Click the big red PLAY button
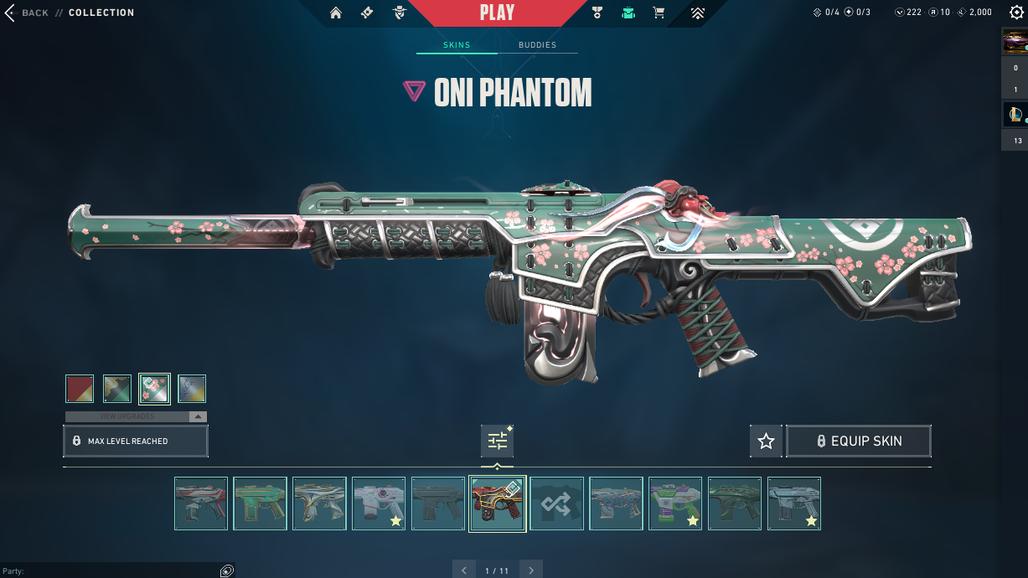Screen dimensions: 1028x578 497,13
